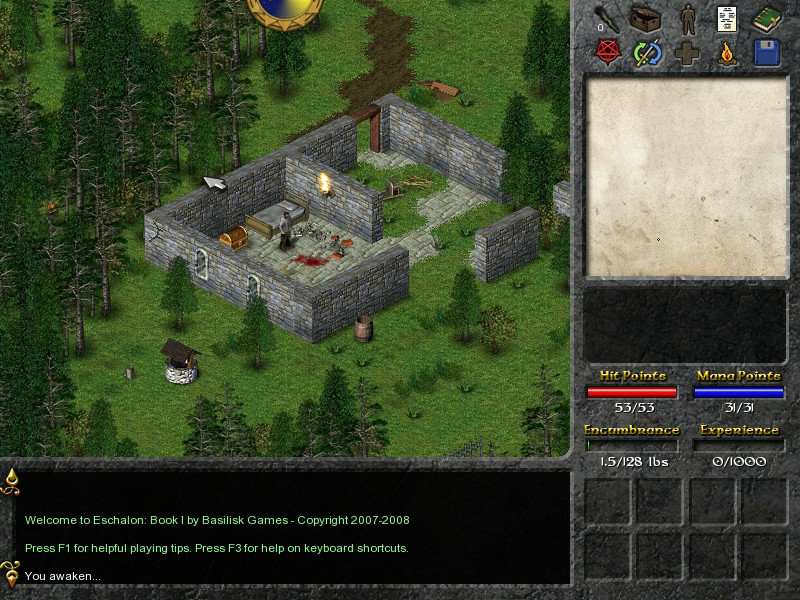Swap weapons with the sword arrows icon

pos(647,52)
